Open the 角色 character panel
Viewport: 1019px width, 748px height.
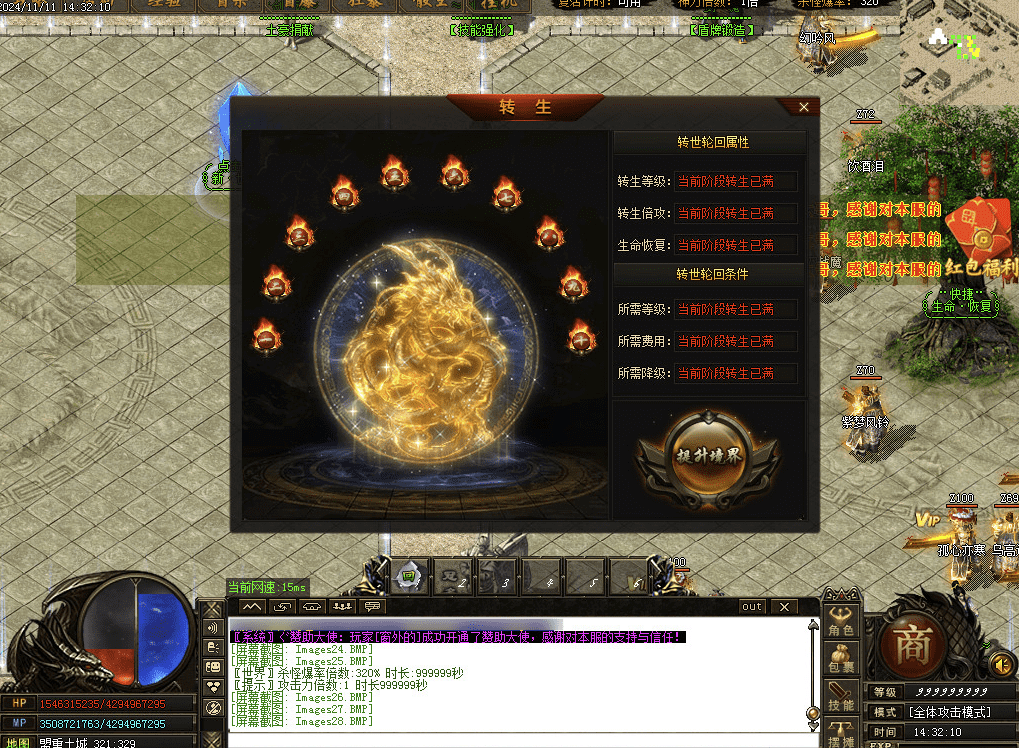(x=841, y=623)
